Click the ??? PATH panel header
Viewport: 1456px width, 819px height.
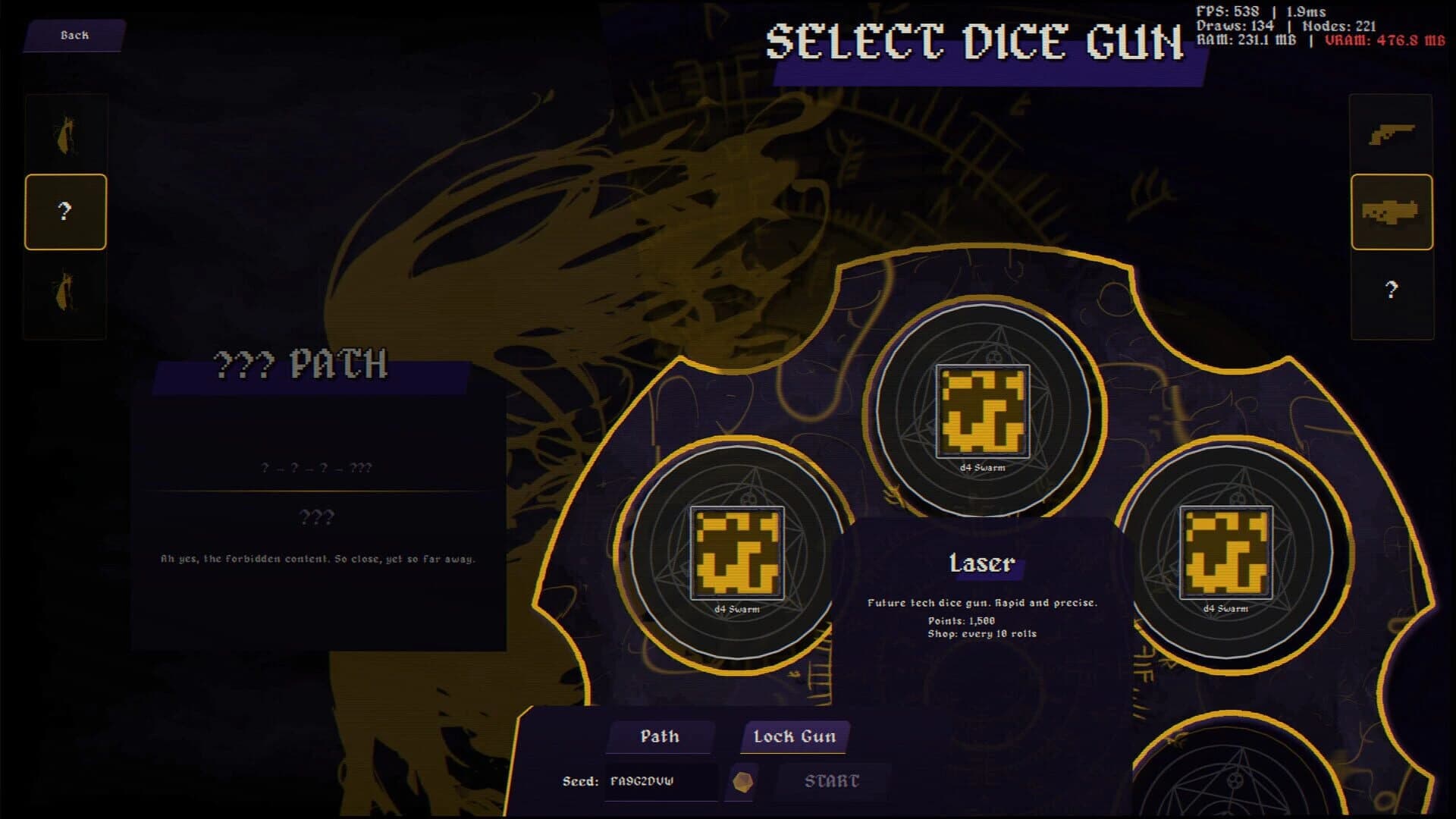tap(302, 369)
